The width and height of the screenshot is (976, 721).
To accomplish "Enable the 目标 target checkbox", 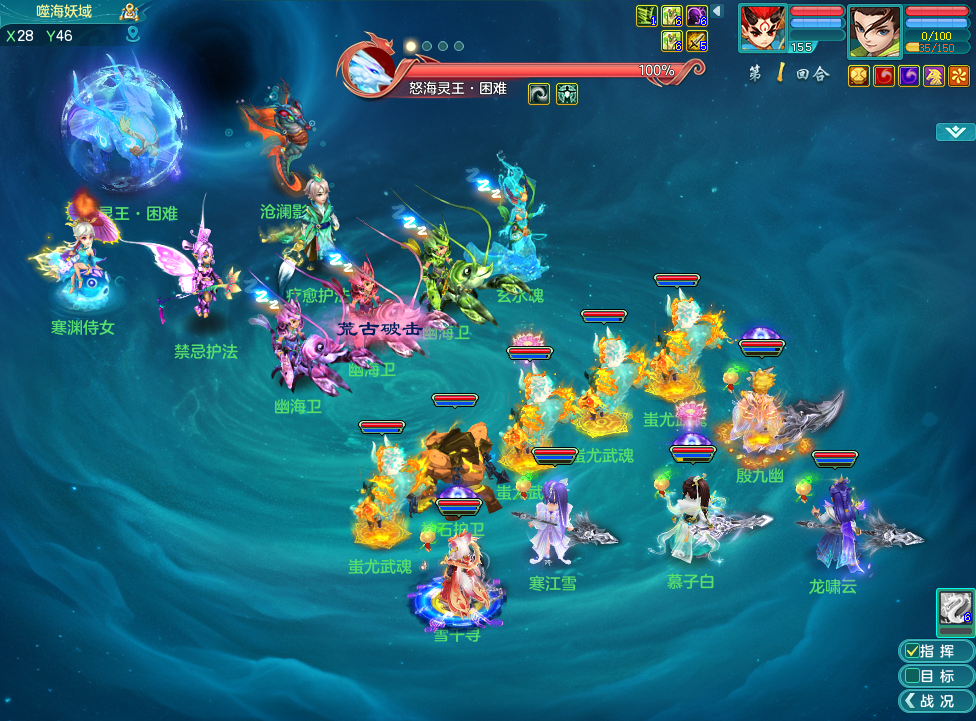I will click(x=911, y=676).
